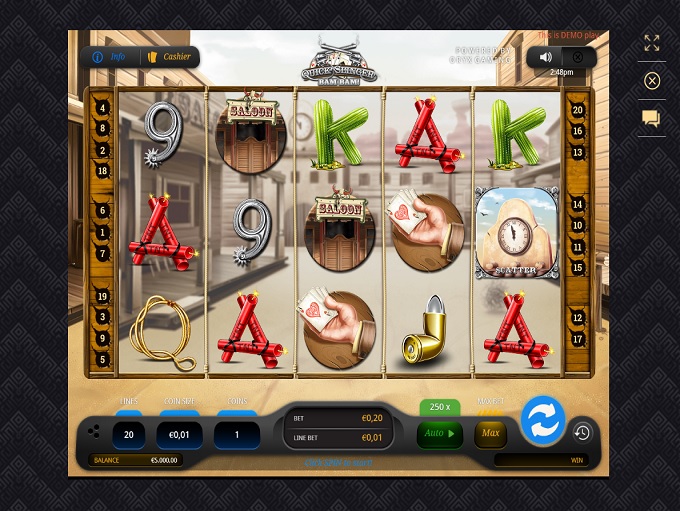Change the Coins value of 1
The height and width of the screenshot is (511, 680).
coord(237,435)
